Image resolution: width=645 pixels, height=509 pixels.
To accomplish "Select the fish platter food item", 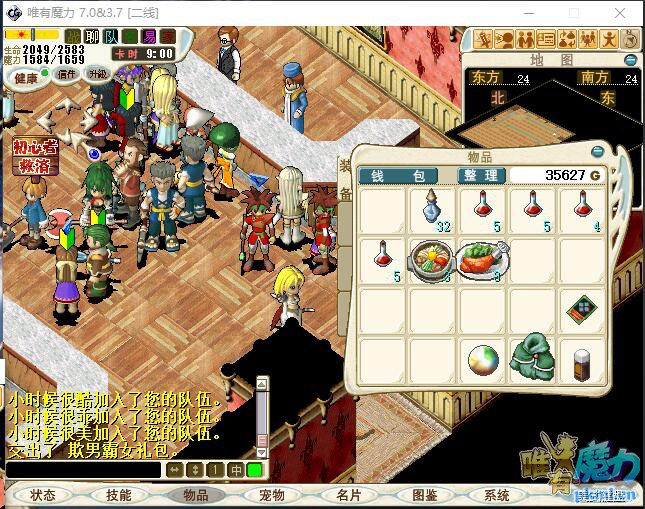I will [482, 259].
